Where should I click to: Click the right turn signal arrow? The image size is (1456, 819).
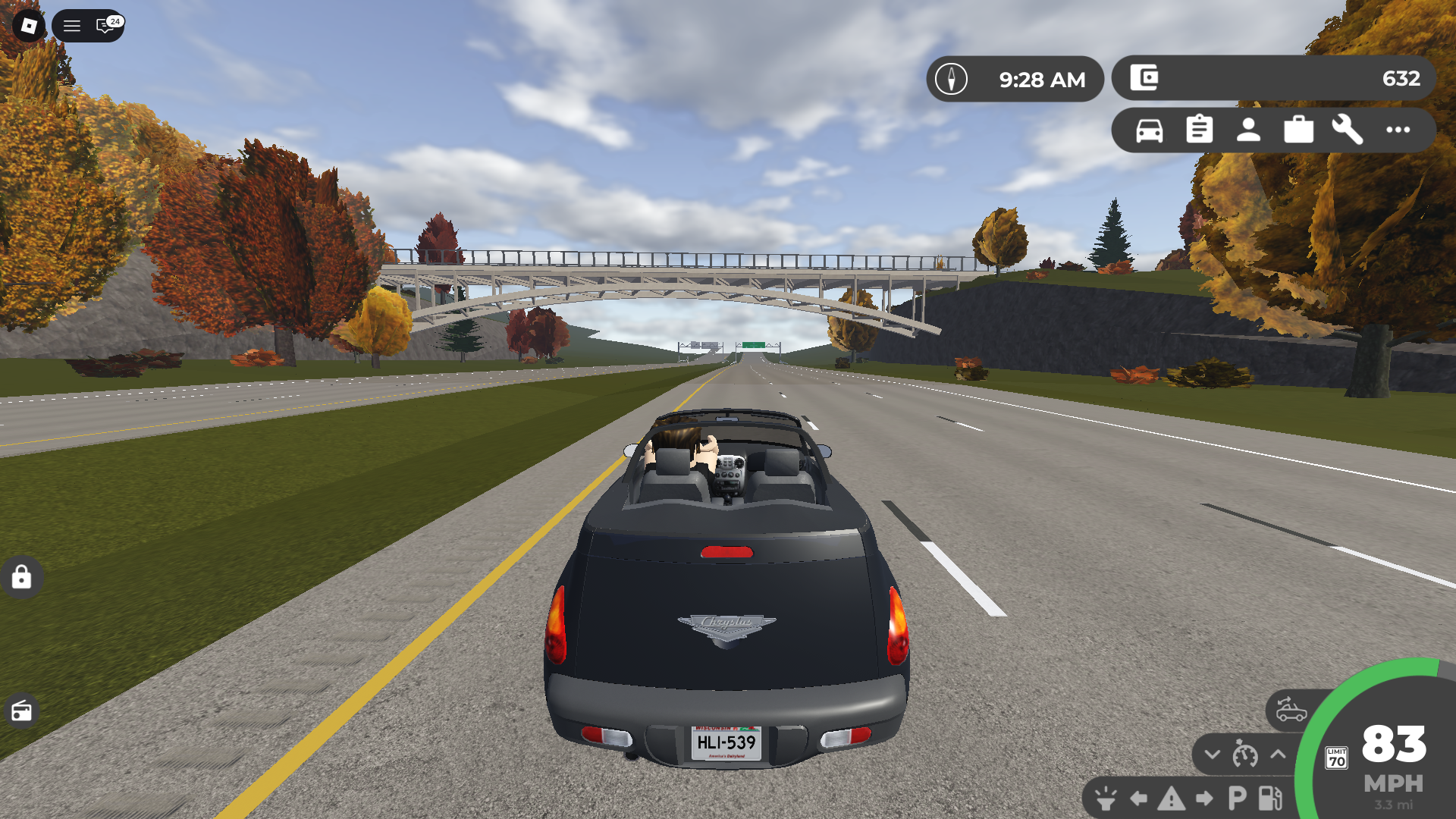coord(1203,800)
